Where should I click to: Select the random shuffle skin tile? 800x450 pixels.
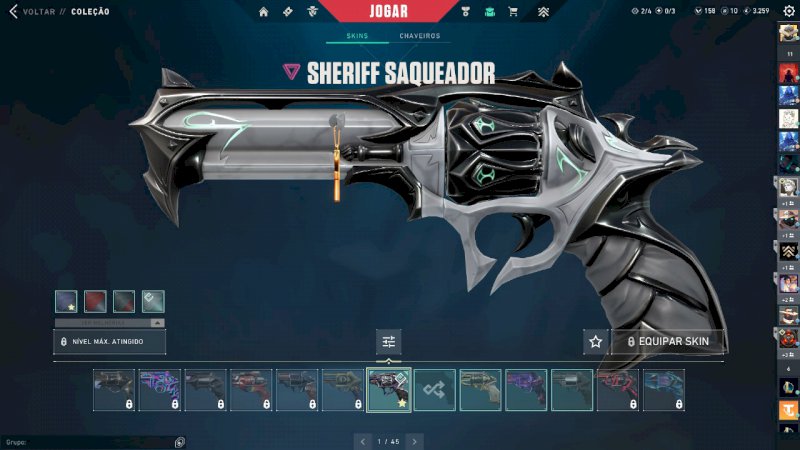[x=435, y=390]
